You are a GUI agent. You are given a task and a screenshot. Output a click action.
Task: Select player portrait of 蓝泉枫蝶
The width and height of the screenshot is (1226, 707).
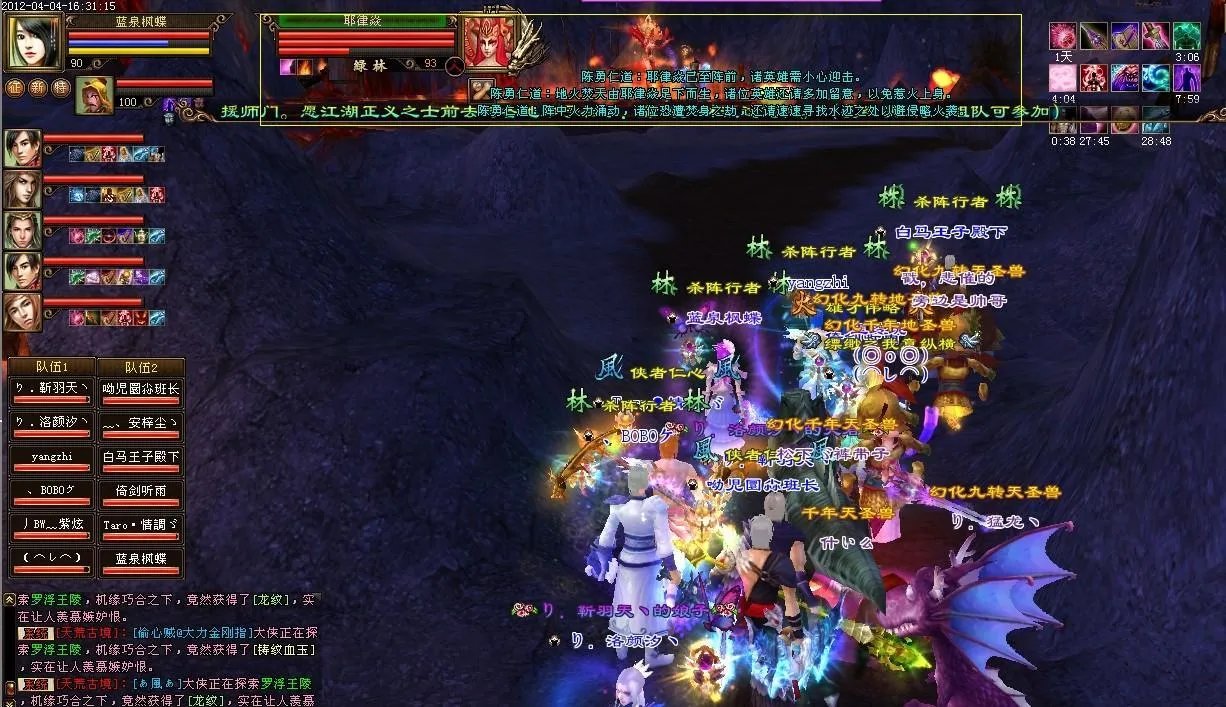coord(36,41)
